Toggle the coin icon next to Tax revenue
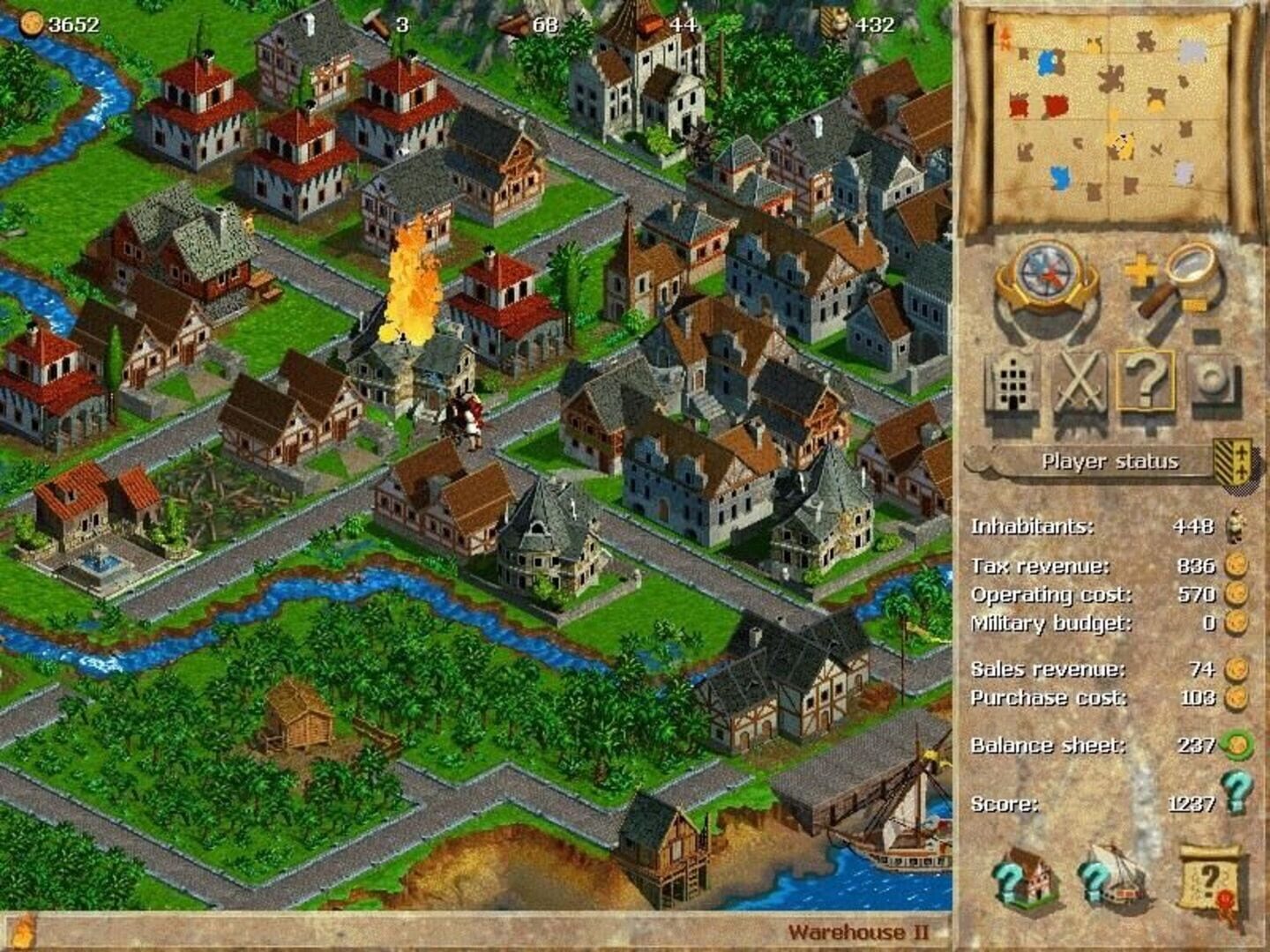 pos(1236,565)
